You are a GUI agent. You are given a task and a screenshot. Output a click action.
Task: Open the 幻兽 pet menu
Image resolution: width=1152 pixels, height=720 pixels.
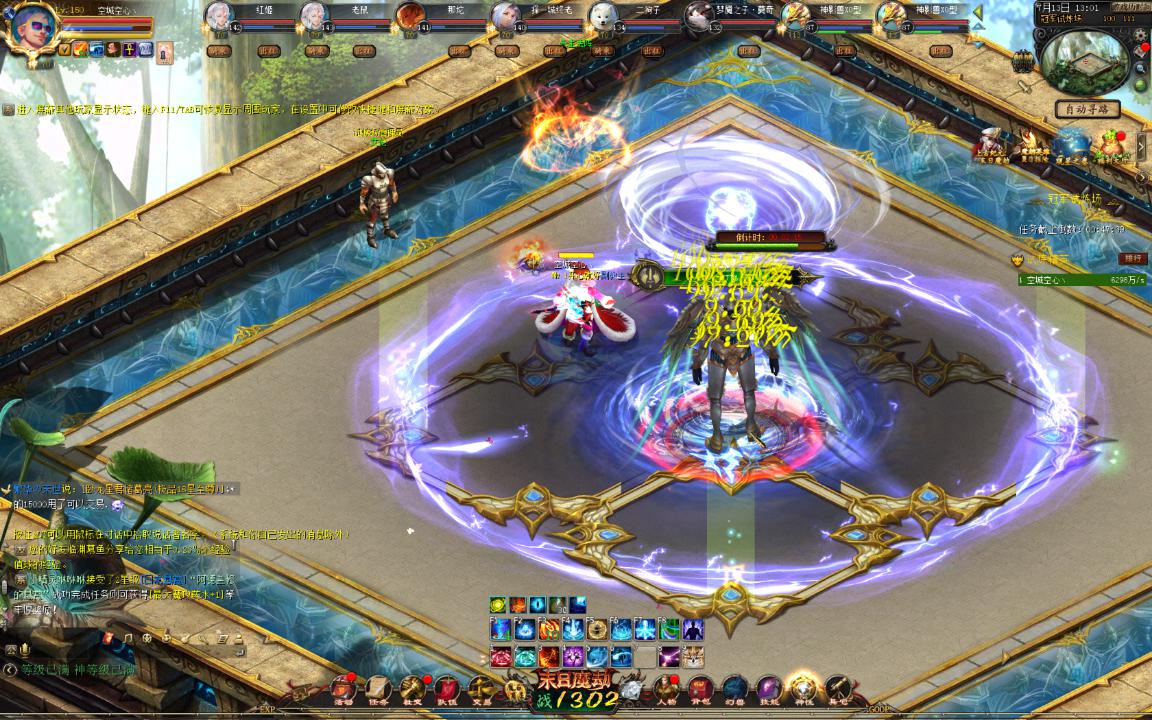735,688
